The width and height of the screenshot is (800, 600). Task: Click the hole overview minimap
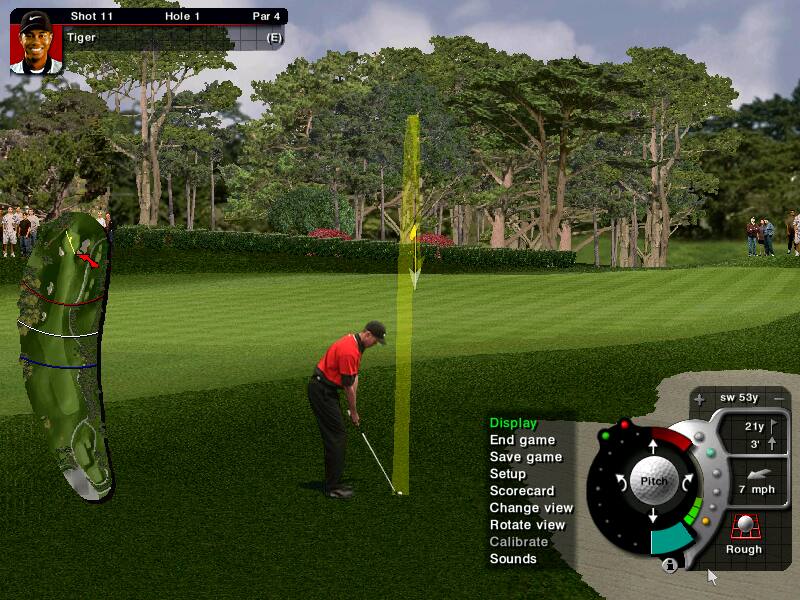tap(62, 350)
